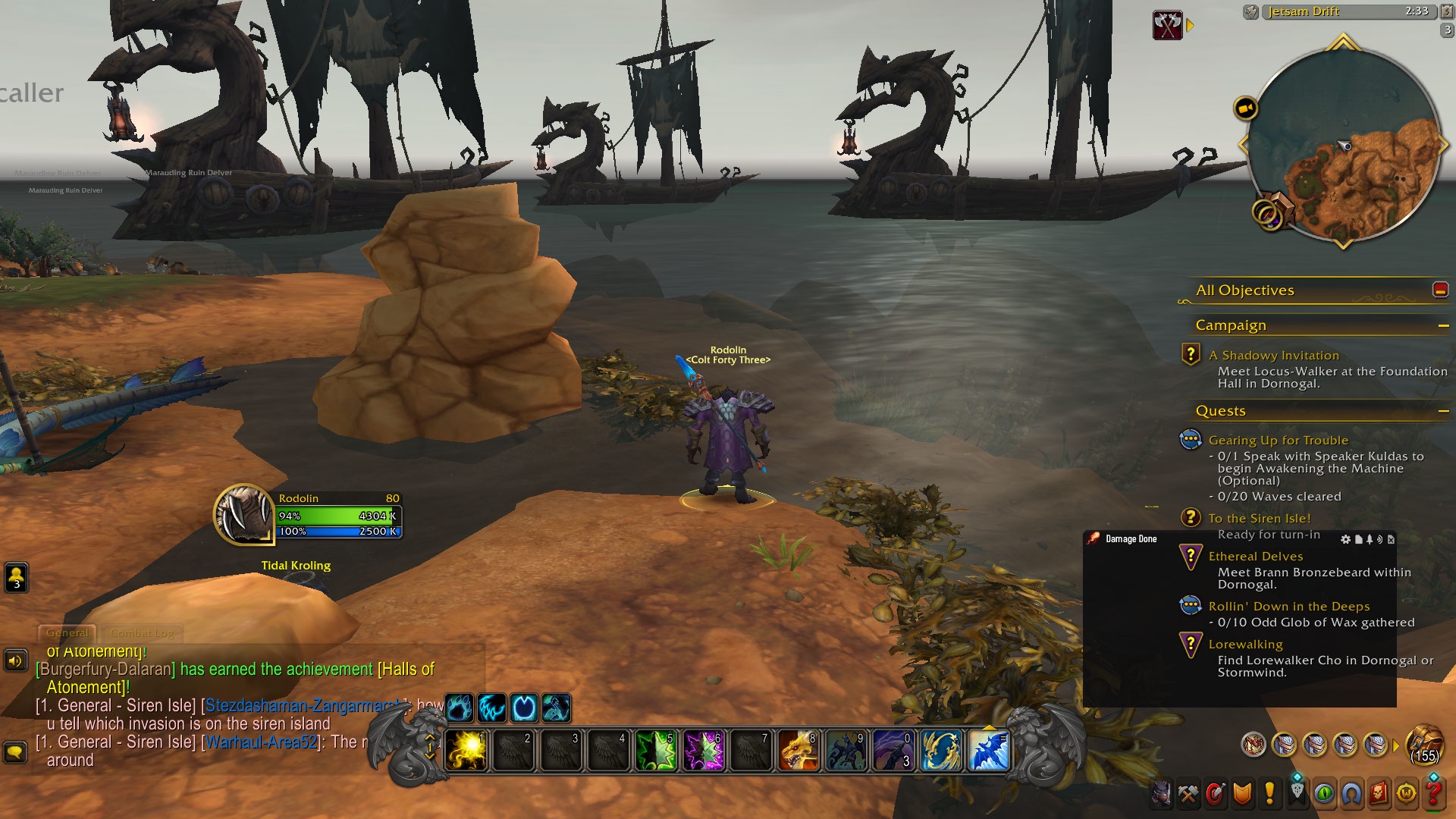Collapse the All Objectives tracker

[1440, 290]
